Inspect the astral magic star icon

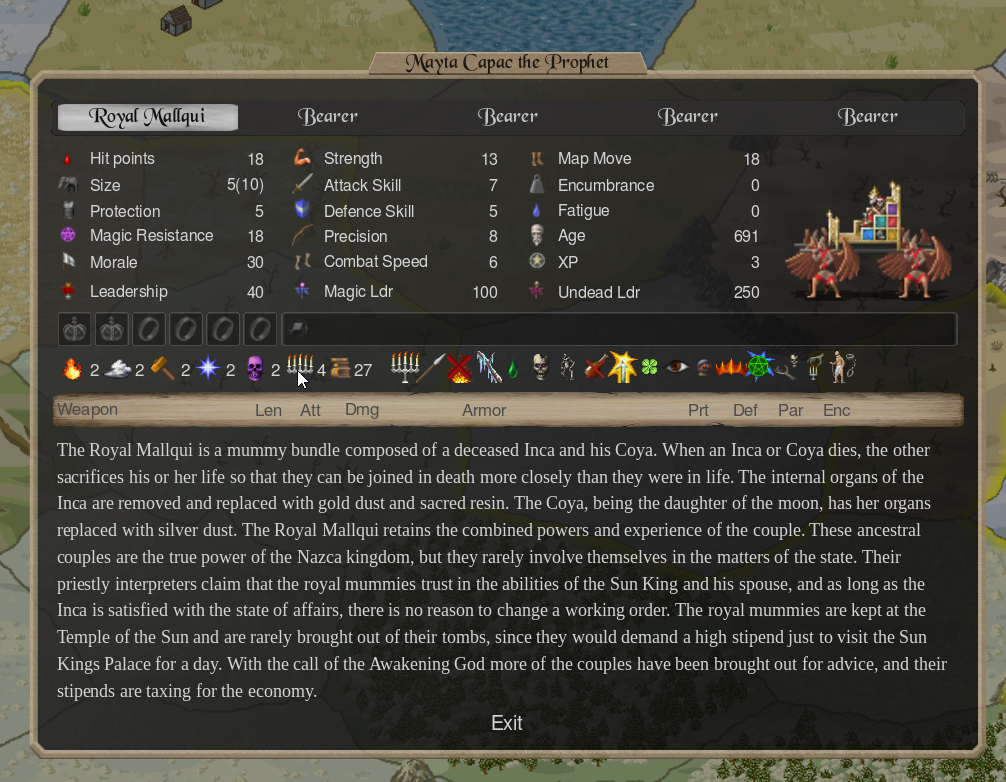(208, 369)
